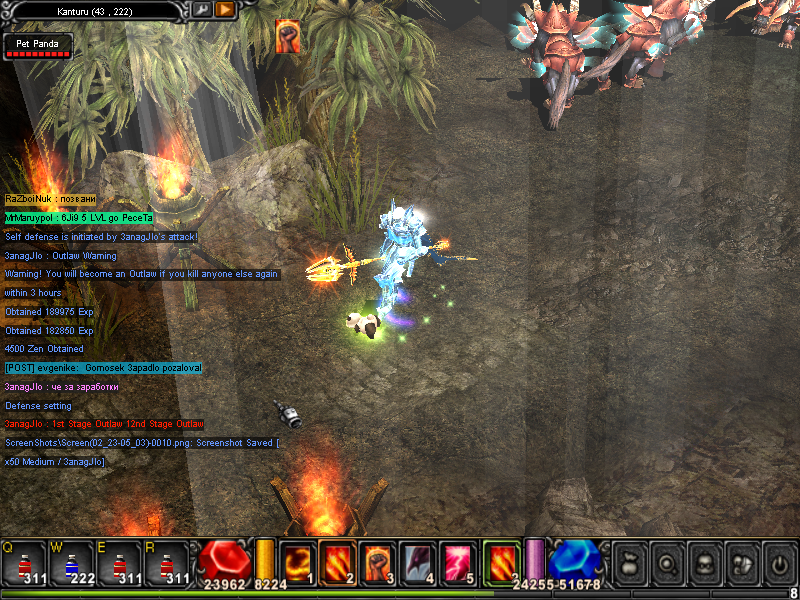Select the Pet Panda status frame
The height and width of the screenshot is (600, 800).
pos(37,47)
